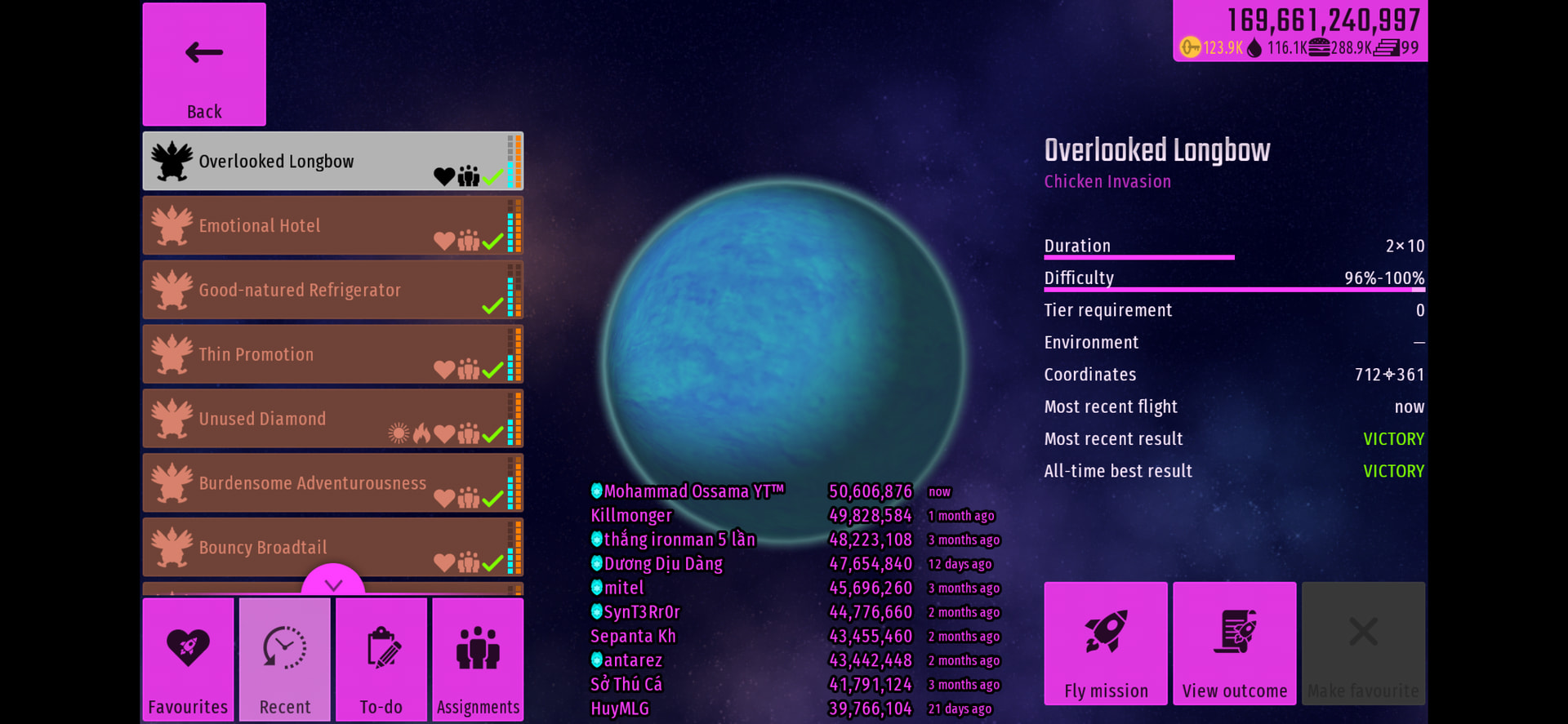1568x724 pixels.
Task: Open the Good-natured Refrigerator mission
Action: point(332,290)
